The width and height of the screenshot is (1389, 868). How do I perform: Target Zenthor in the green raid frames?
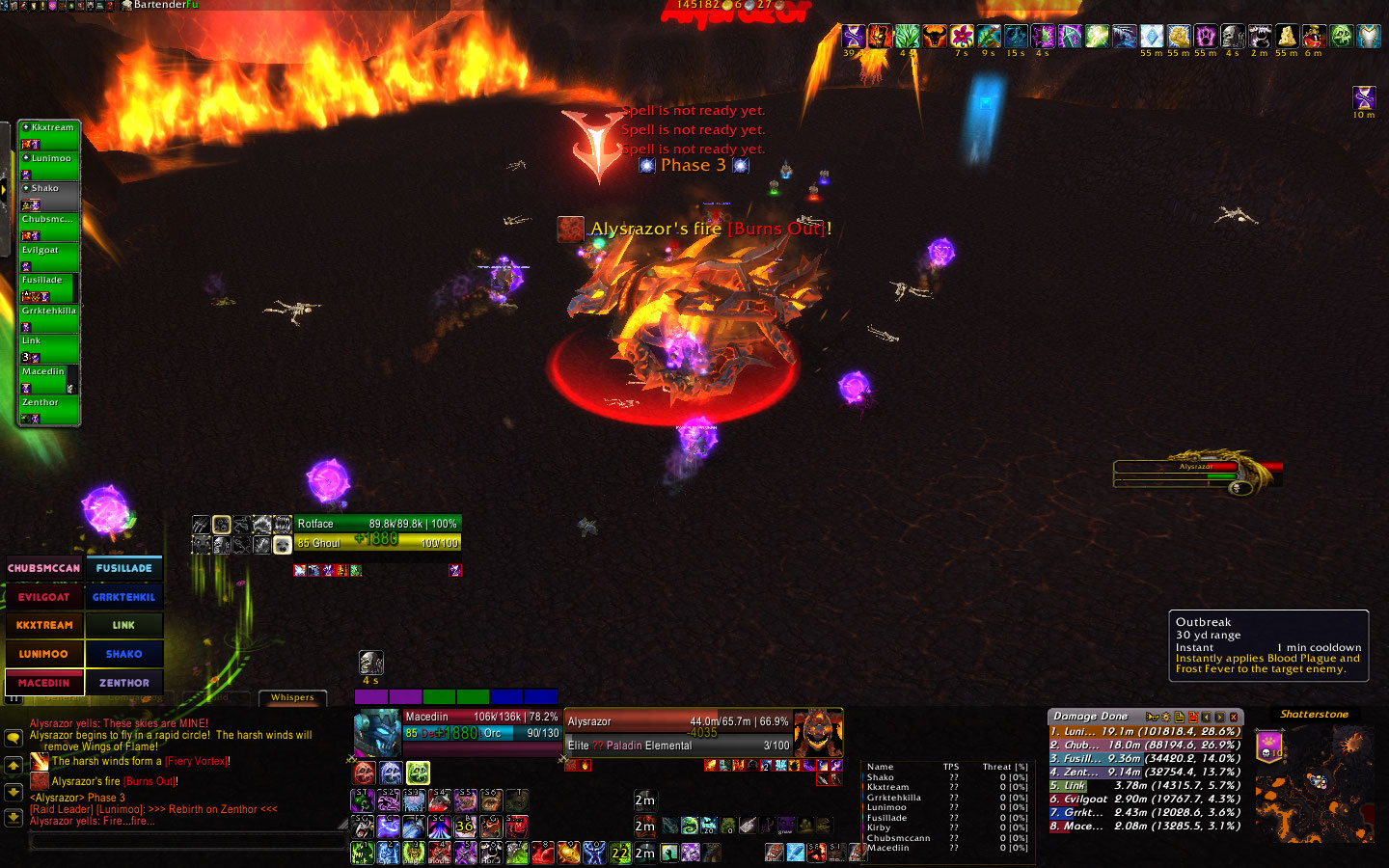click(x=49, y=408)
